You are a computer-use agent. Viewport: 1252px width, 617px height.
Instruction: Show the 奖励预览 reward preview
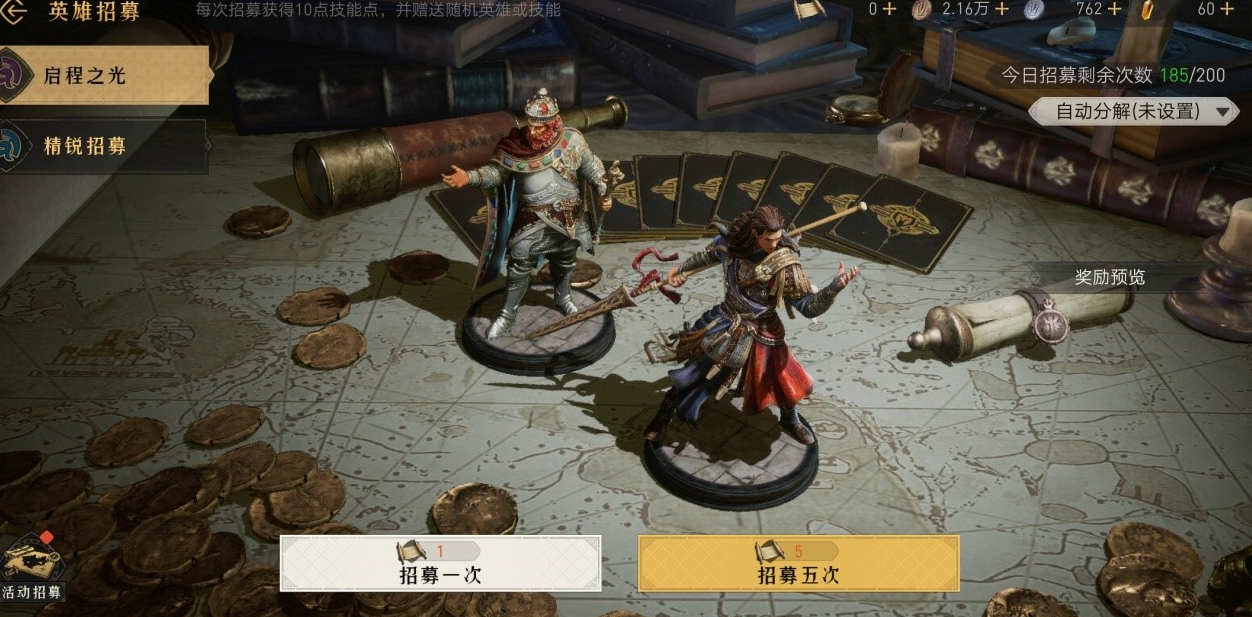pos(1110,277)
